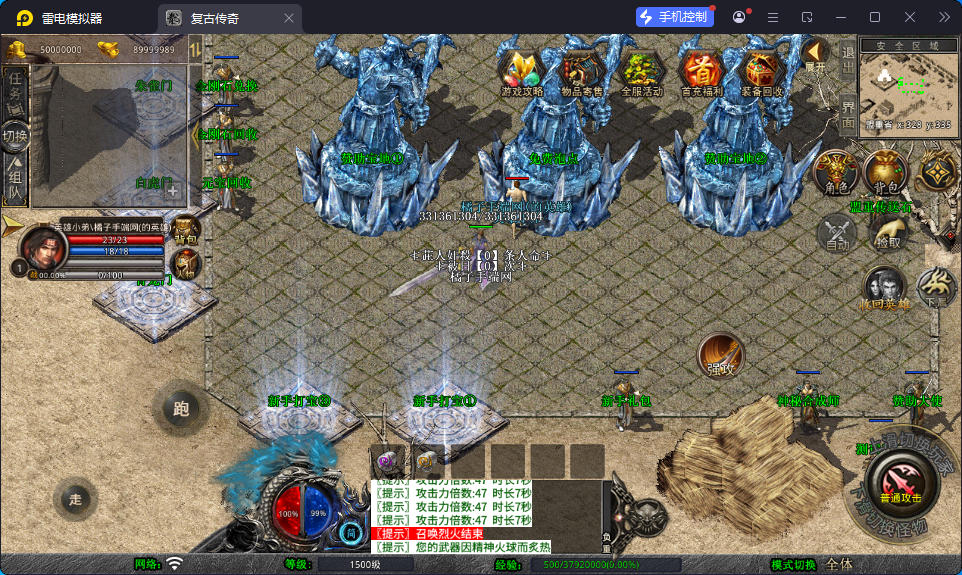962x575 pixels.
Task: Toggle 自动 auto-combat
Action: [x=836, y=235]
